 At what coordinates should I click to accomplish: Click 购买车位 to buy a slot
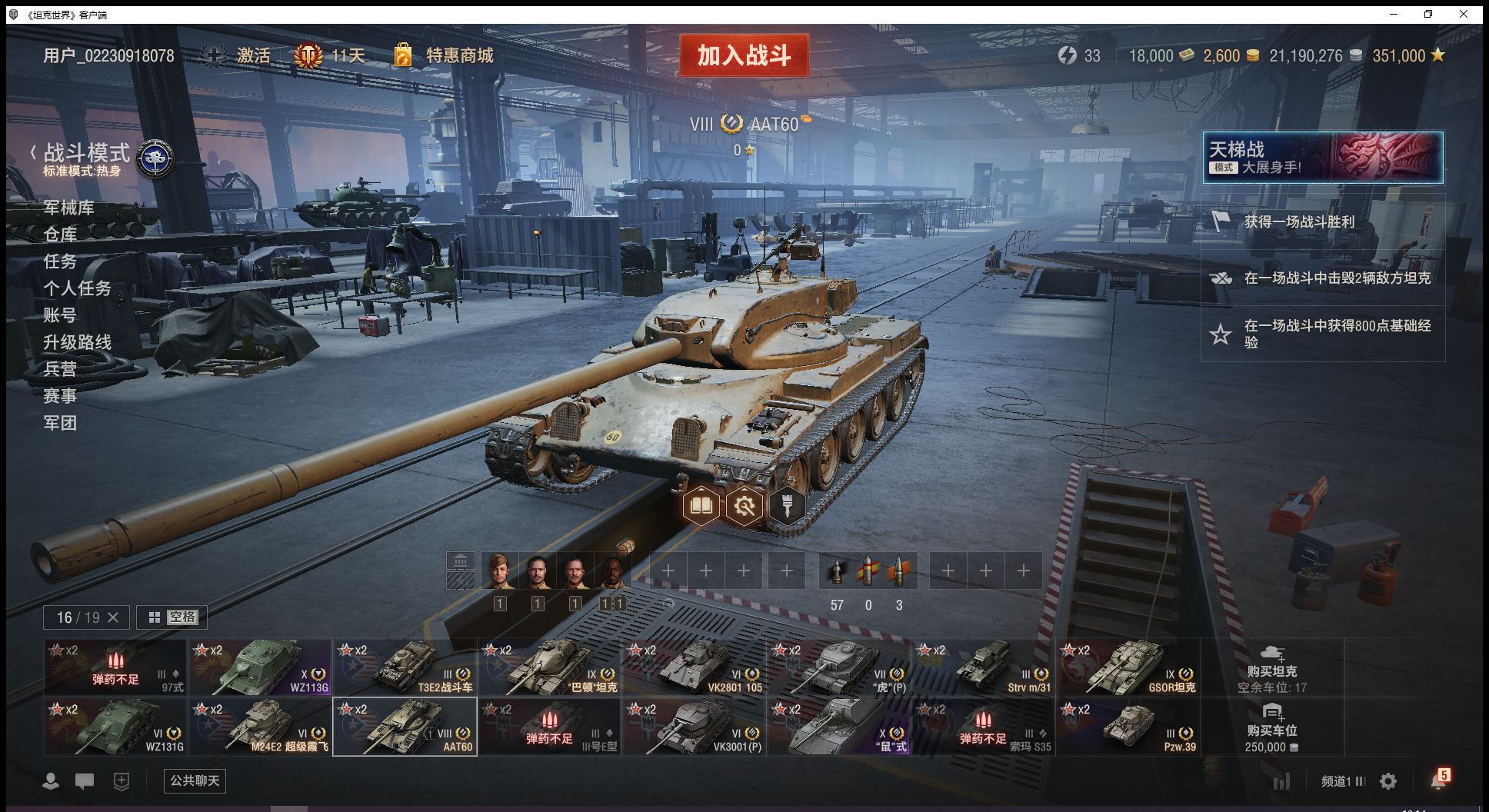(1271, 727)
